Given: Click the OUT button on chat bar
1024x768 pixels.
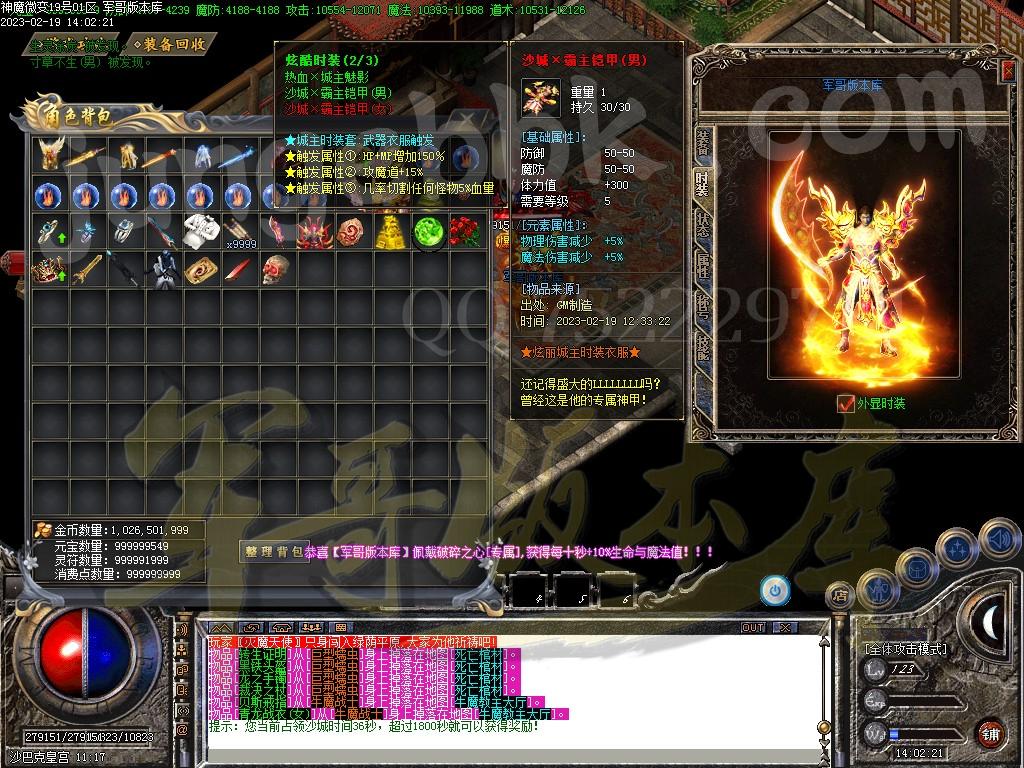Looking at the screenshot, I should [x=752, y=627].
